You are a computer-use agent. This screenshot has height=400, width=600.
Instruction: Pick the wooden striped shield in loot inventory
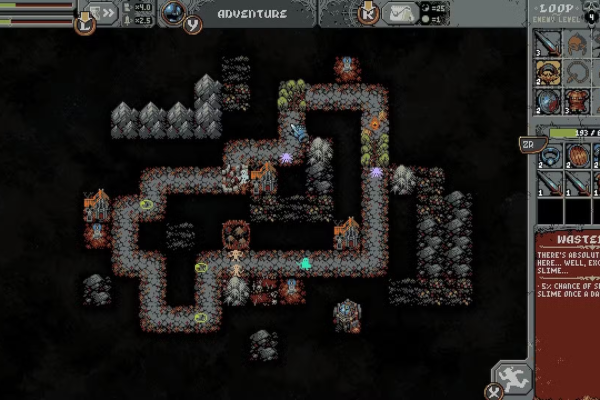(x=579, y=157)
